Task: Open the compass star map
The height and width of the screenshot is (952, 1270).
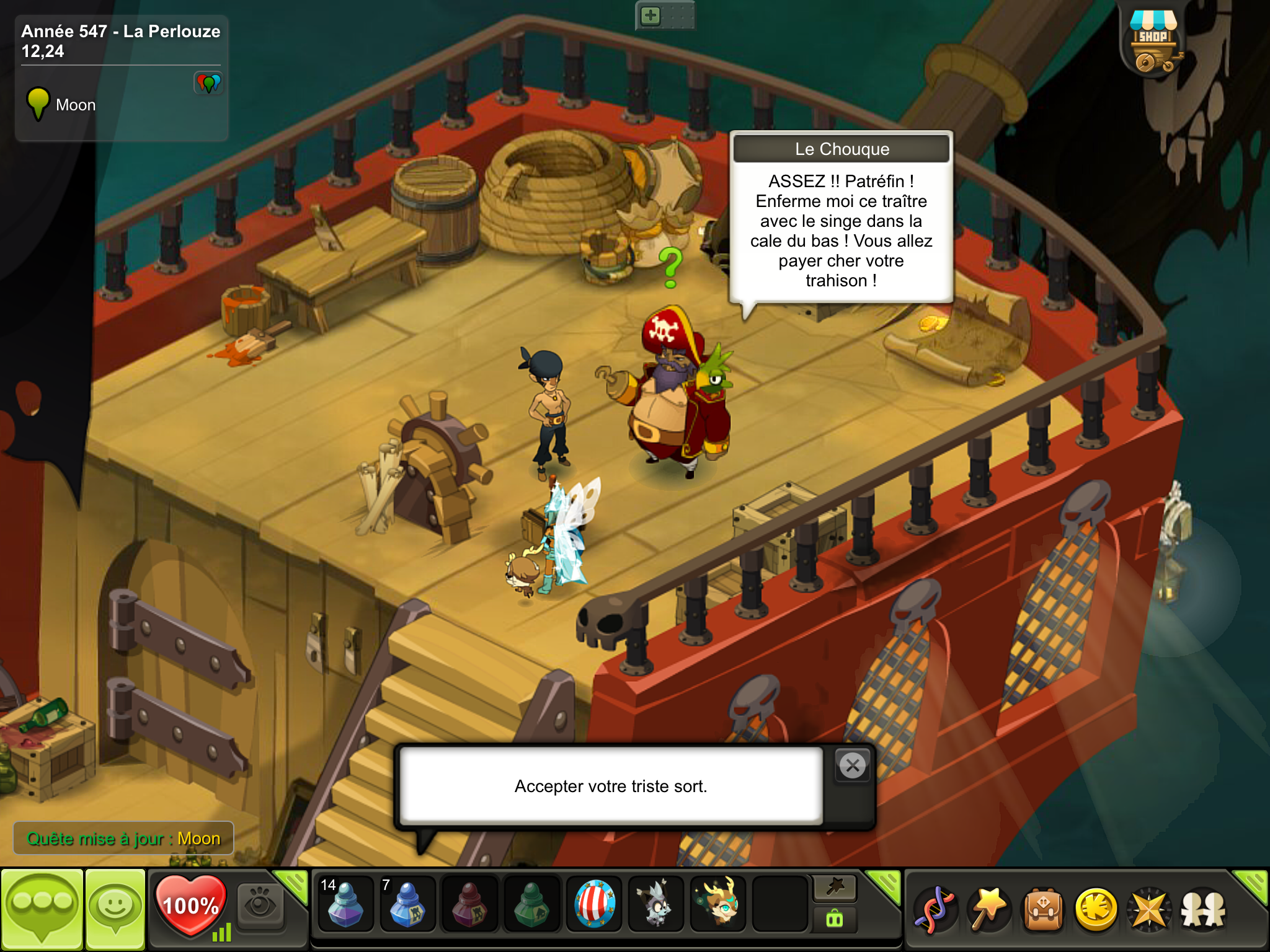Action: (x=1150, y=910)
